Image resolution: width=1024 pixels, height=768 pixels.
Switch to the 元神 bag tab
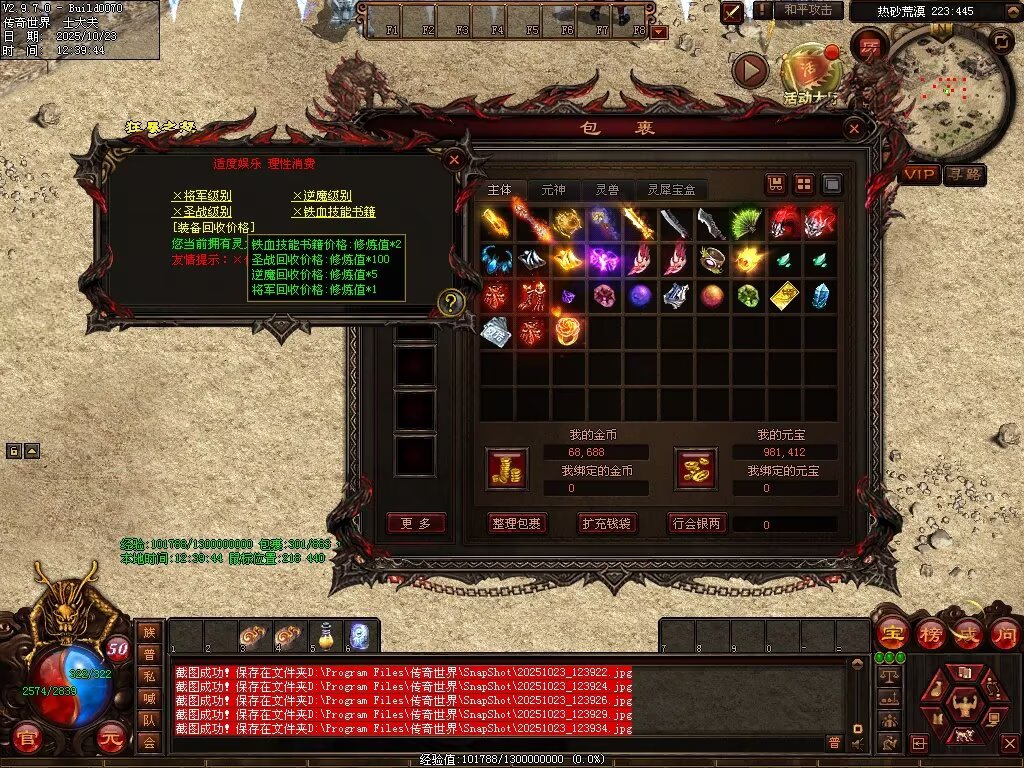553,189
